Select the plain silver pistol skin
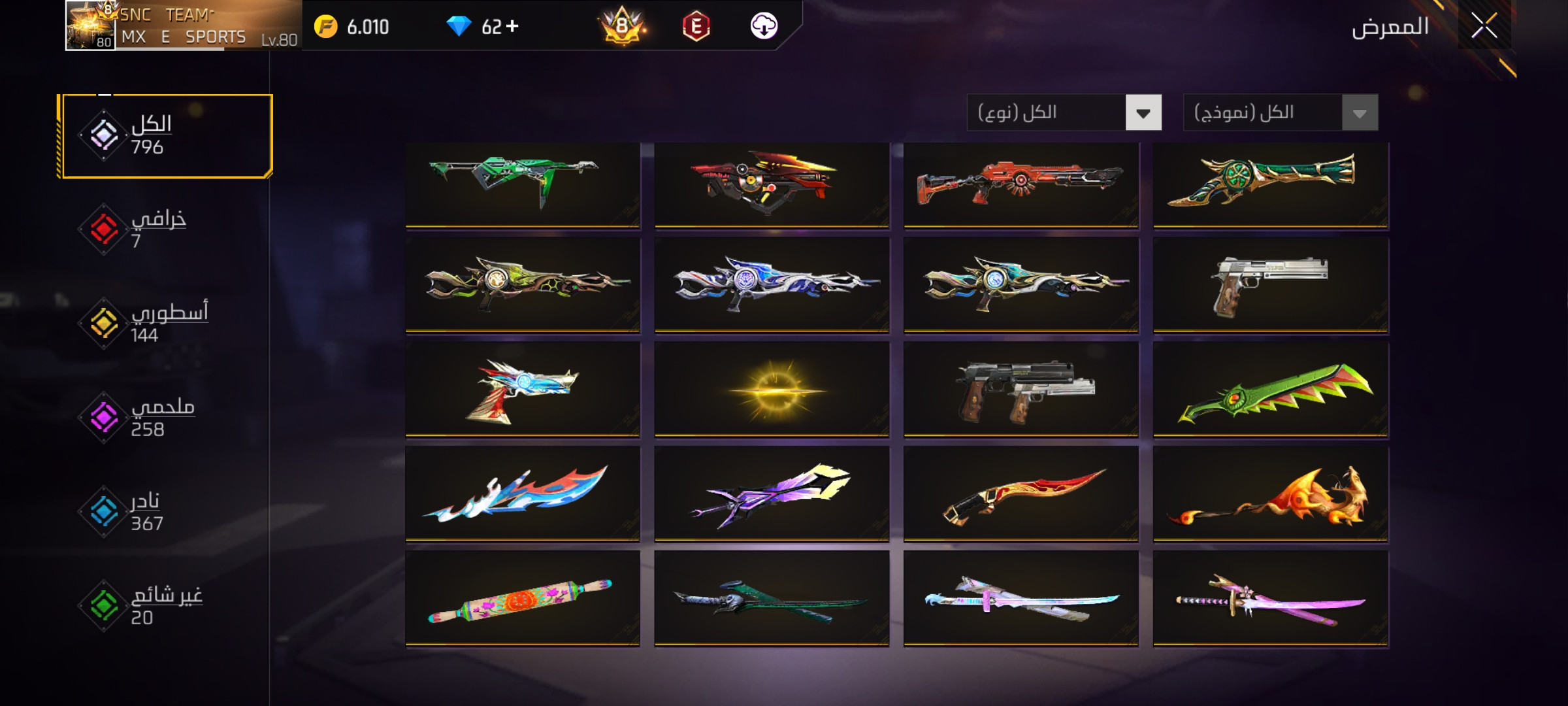 (x=1270, y=285)
